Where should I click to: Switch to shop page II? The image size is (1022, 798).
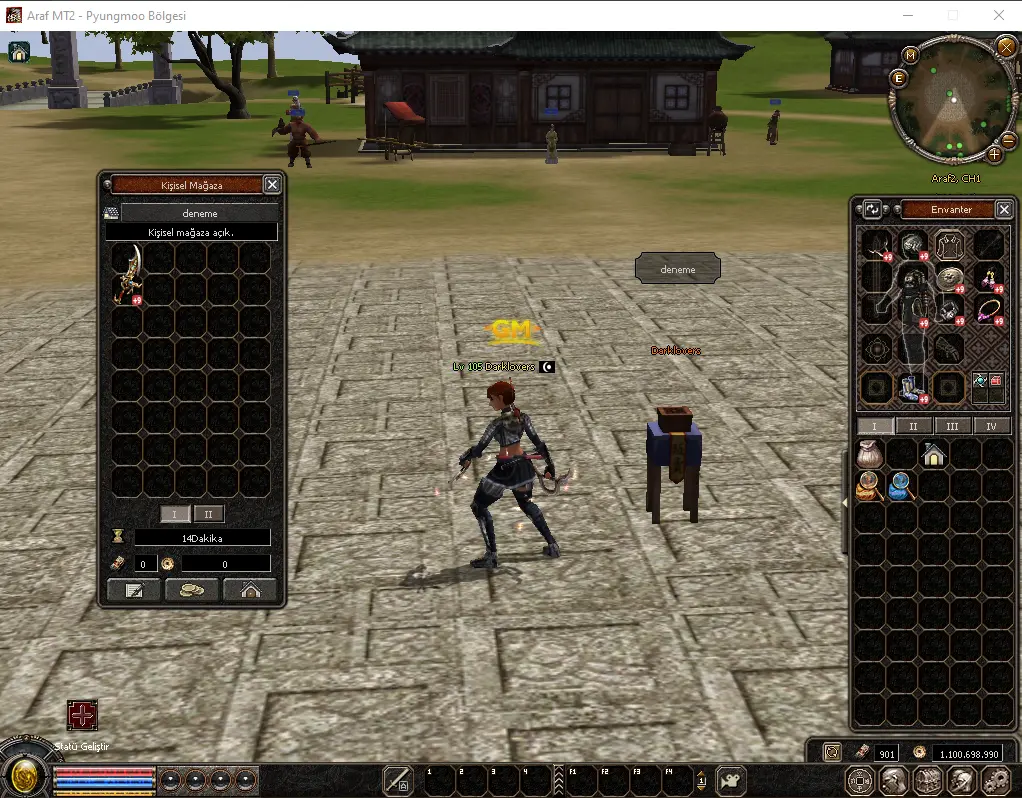click(209, 514)
